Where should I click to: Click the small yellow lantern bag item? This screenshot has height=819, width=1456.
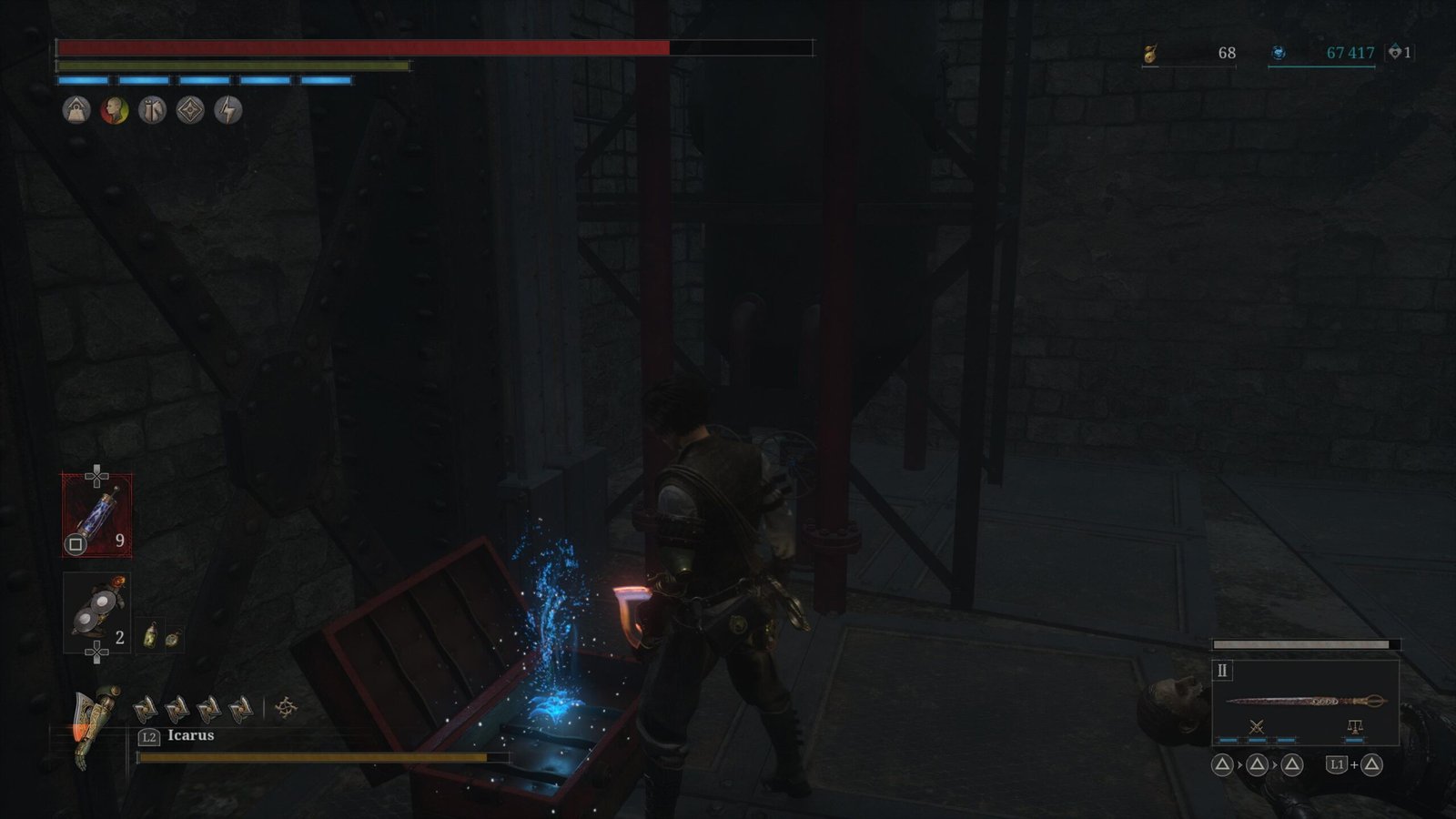click(x=151, y=635)
